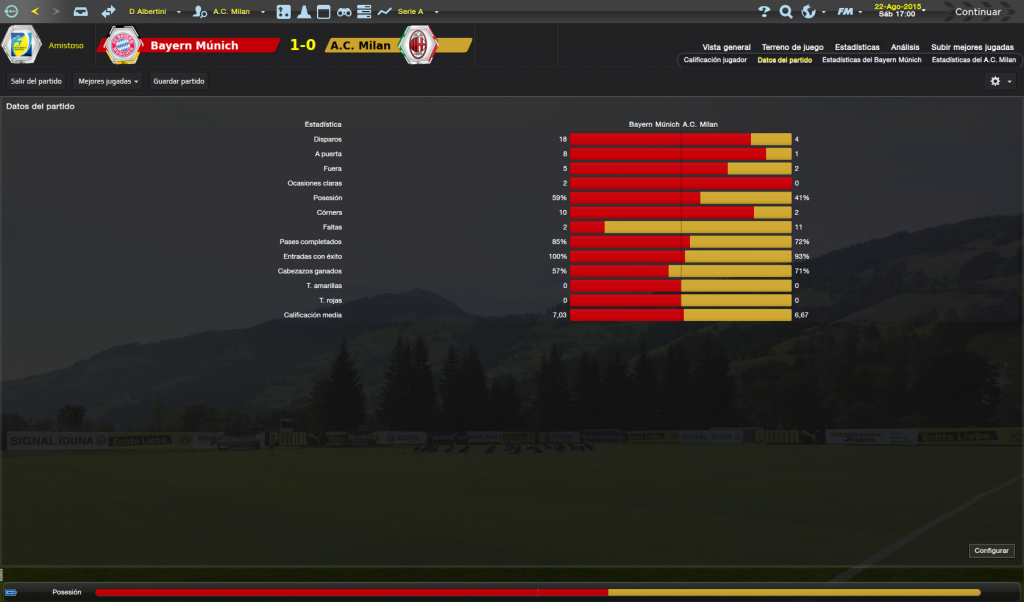
Task: Select the Análisis tab
Action: [905, 47]
